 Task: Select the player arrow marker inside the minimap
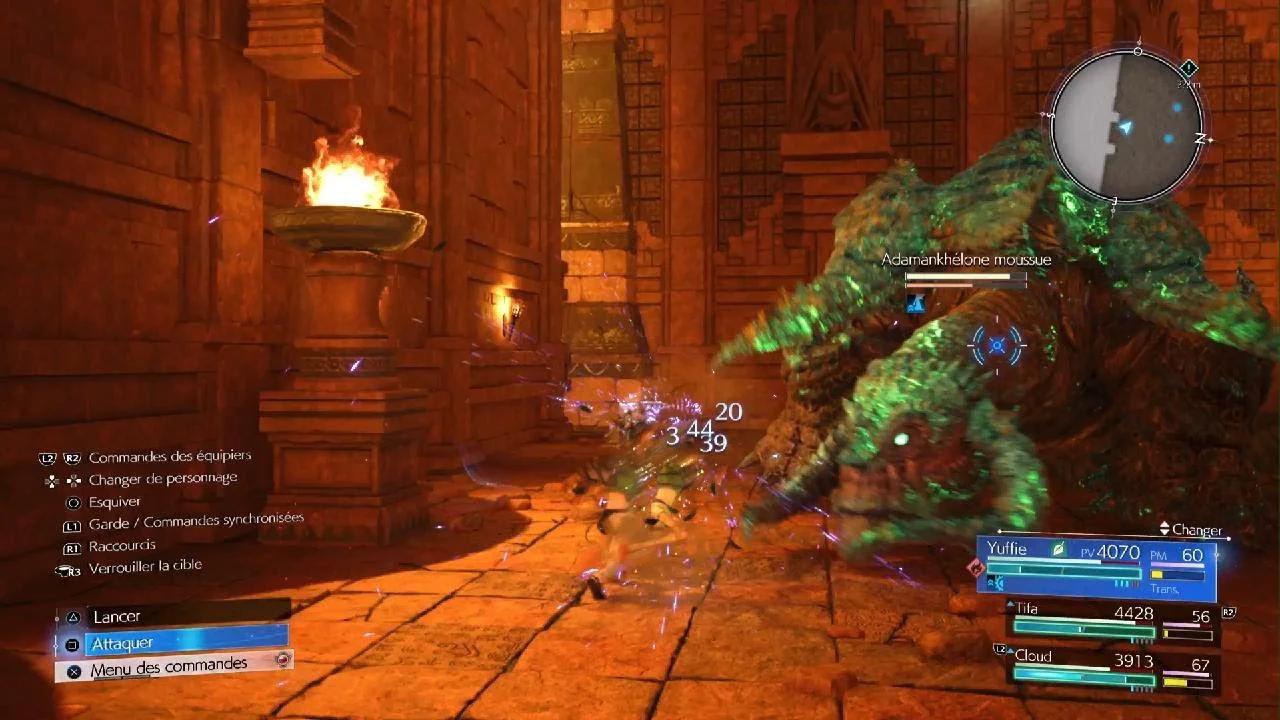coord(1127,128)
